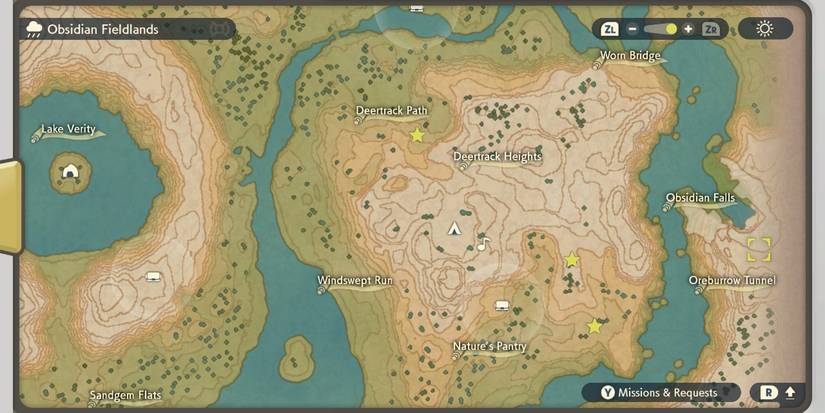Adjust the map zoom slider
The image size is (825, 413).
[660, 29]
